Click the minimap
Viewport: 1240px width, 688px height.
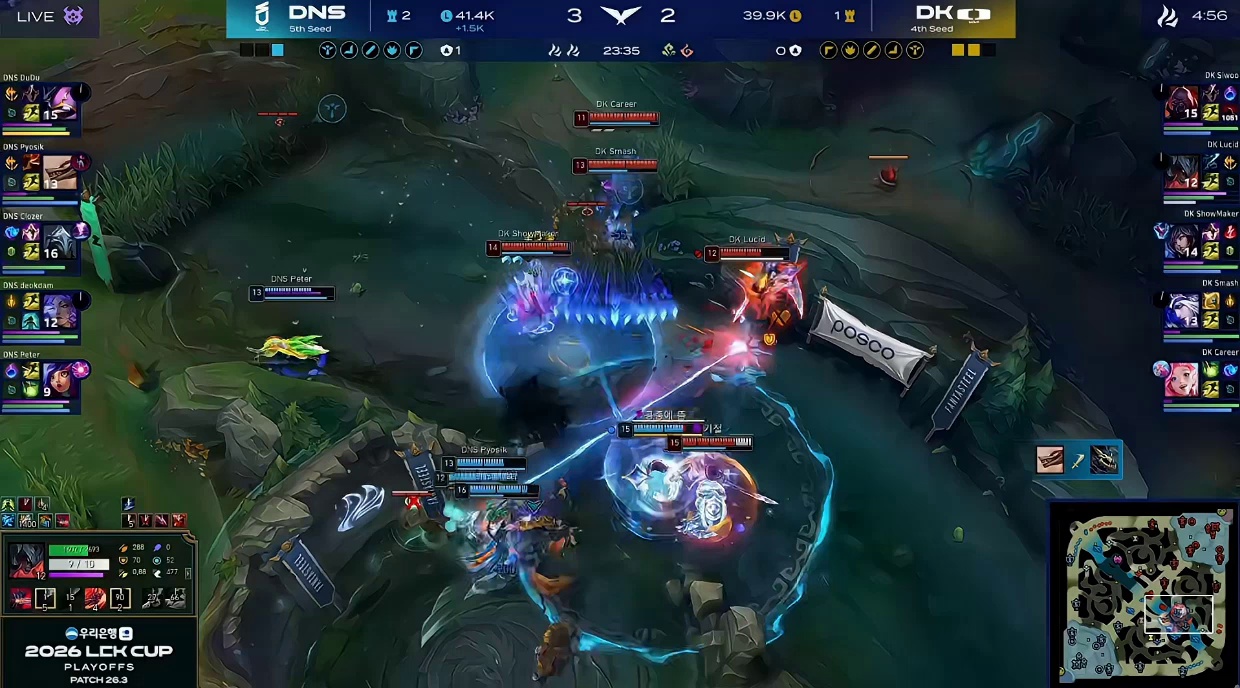pos(1144,595)
